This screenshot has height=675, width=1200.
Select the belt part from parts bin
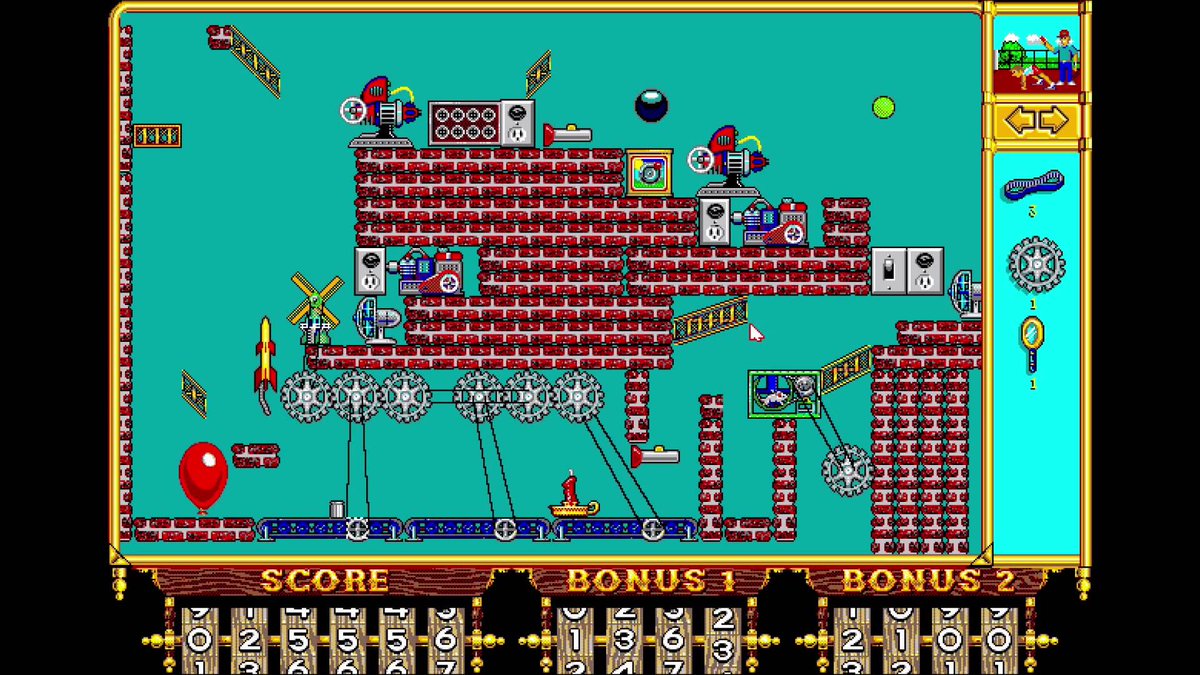[x=1034, y=186]
